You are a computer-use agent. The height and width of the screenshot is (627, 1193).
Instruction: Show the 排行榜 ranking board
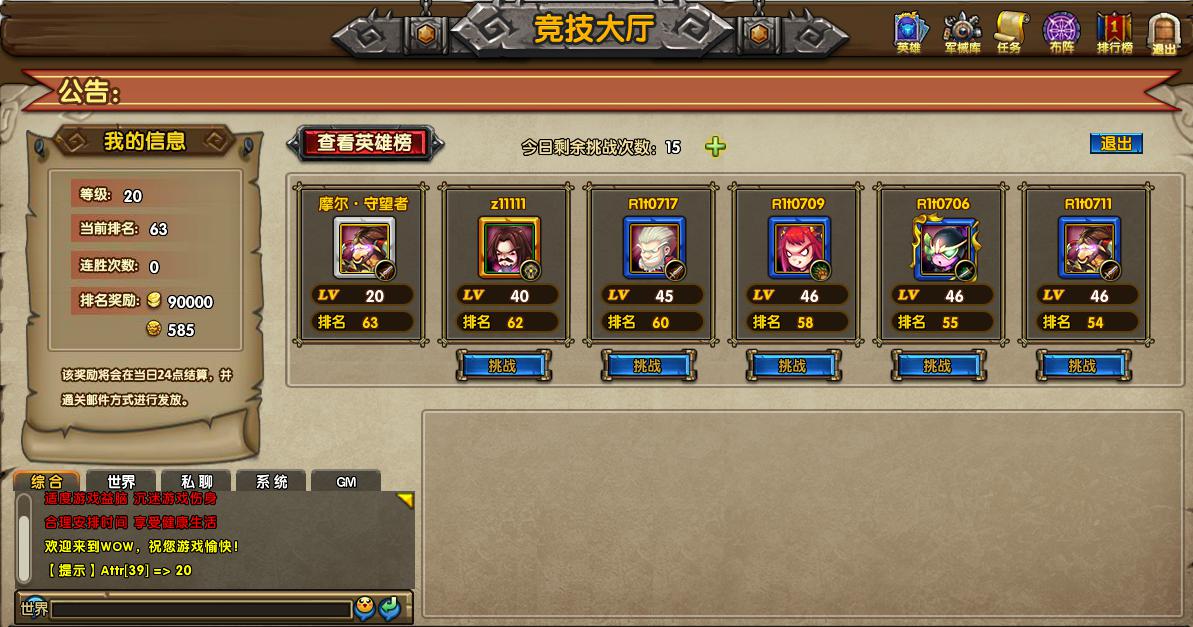click(1114, 32)
